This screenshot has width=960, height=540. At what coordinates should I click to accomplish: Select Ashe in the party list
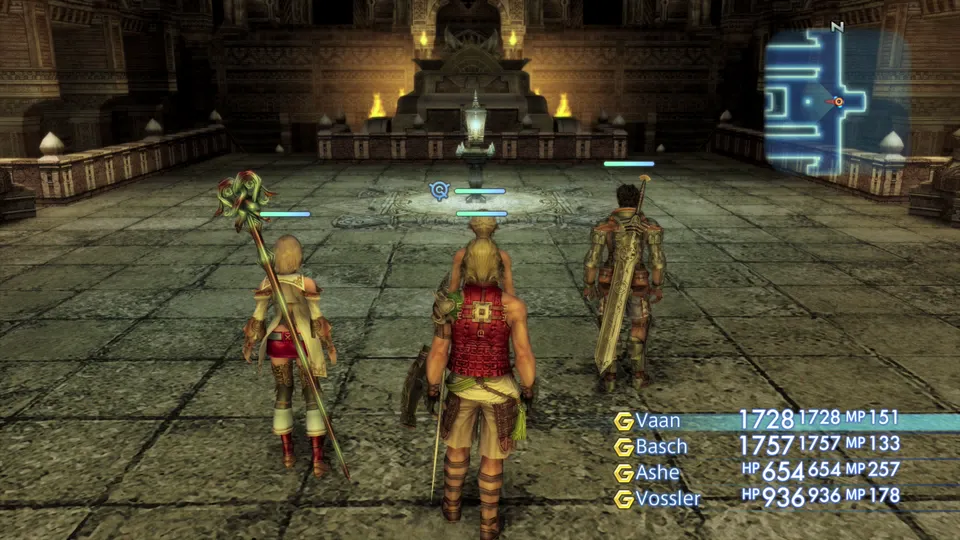click(x=657, y=472)
